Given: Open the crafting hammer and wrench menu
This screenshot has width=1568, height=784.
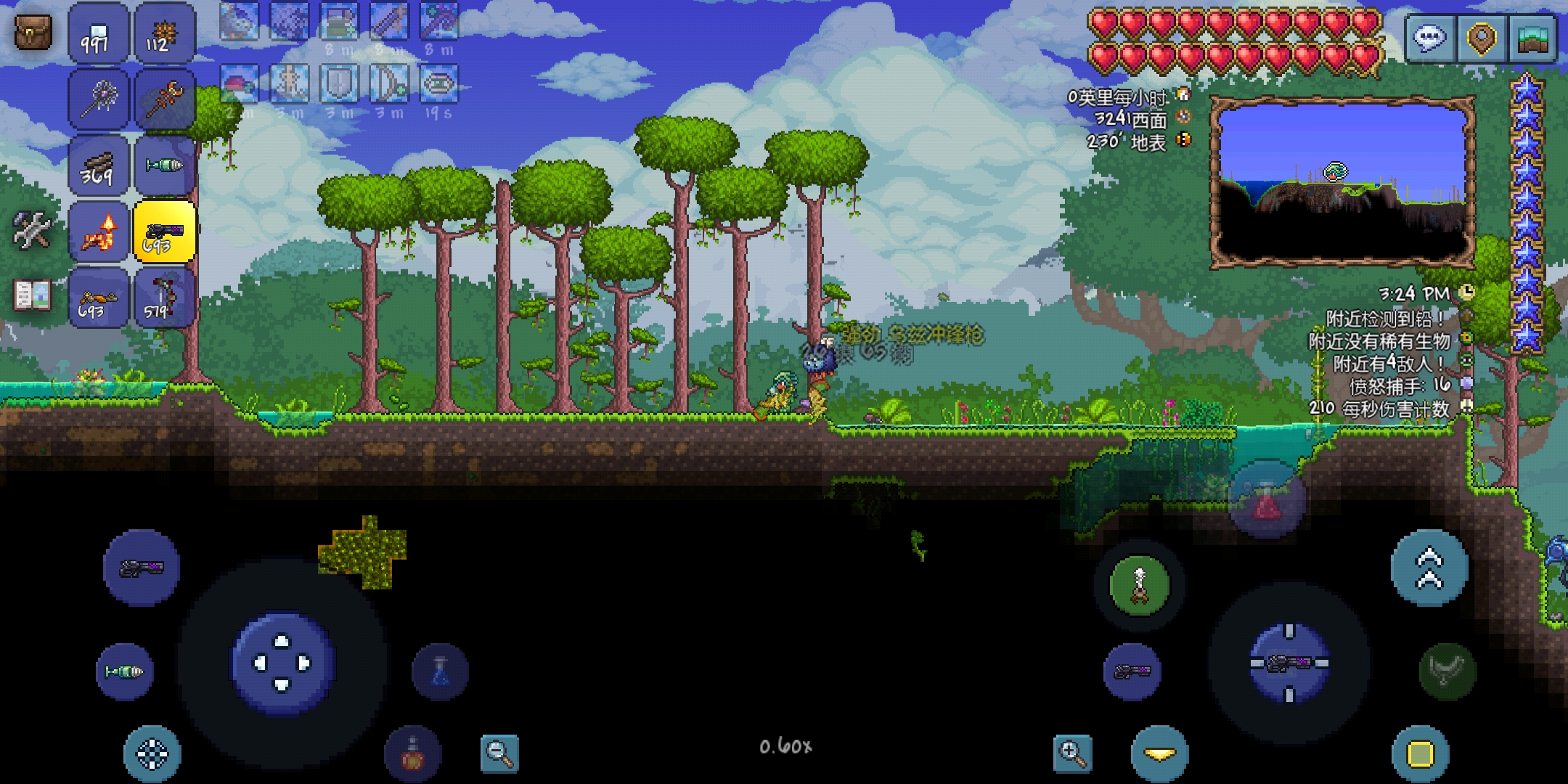Looking at the screenshot, I should click(x=32, y=231).
